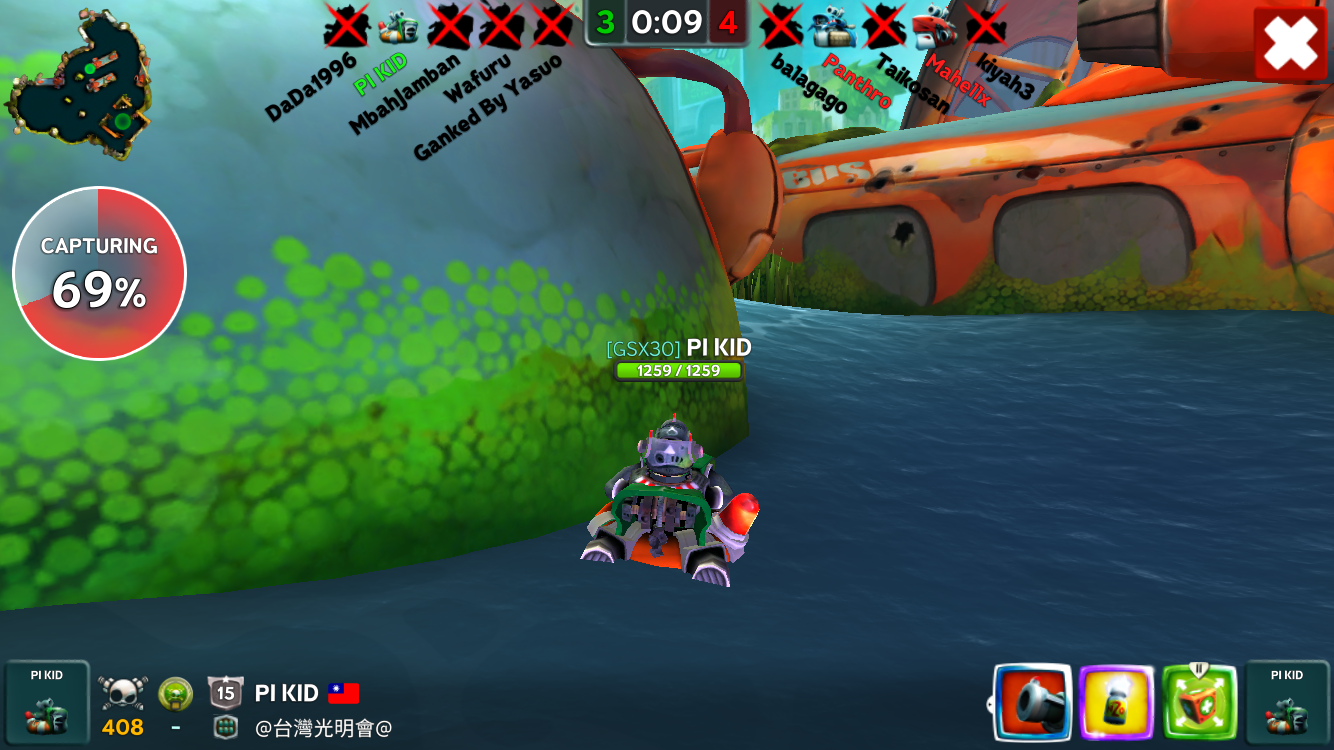Click the PI KID ship card beside the item slots
1334x750 pixels.
pos(1286,702)
